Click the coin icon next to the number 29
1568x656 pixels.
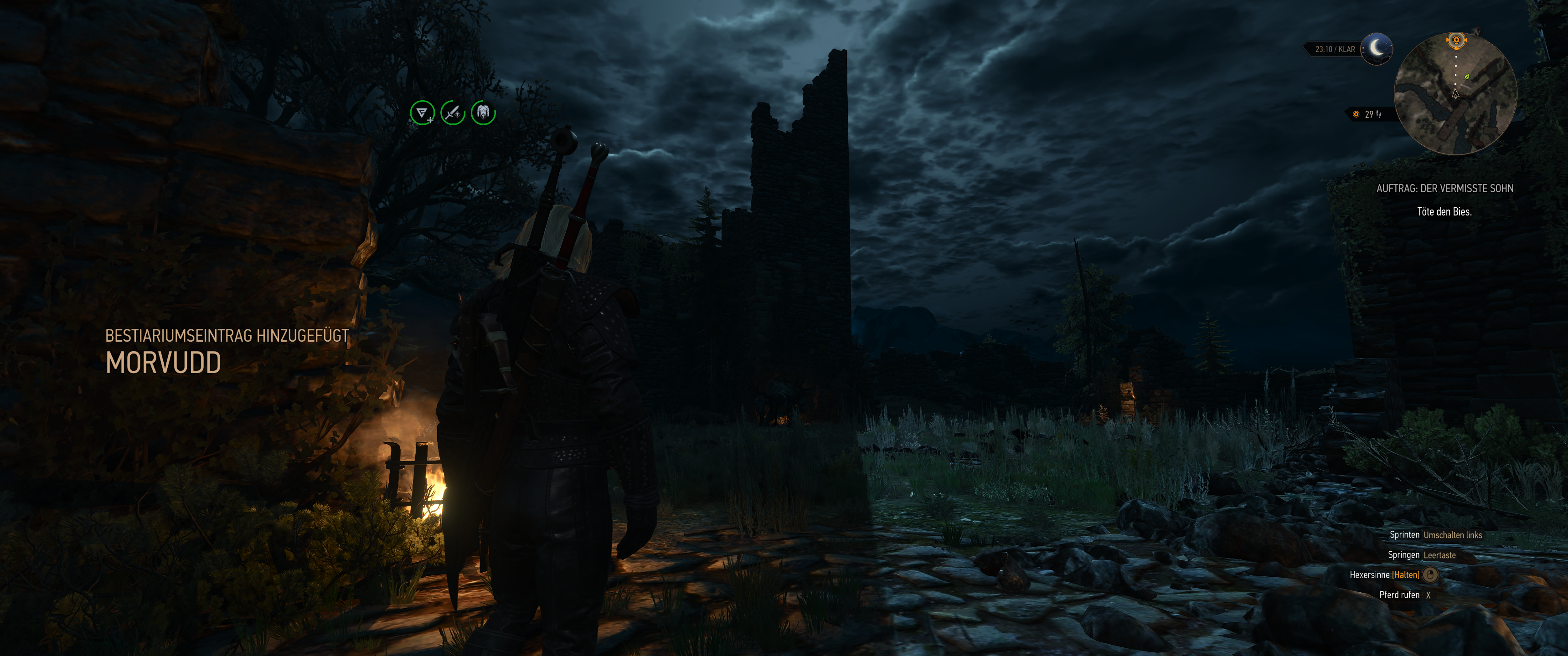coord(1356,115)
